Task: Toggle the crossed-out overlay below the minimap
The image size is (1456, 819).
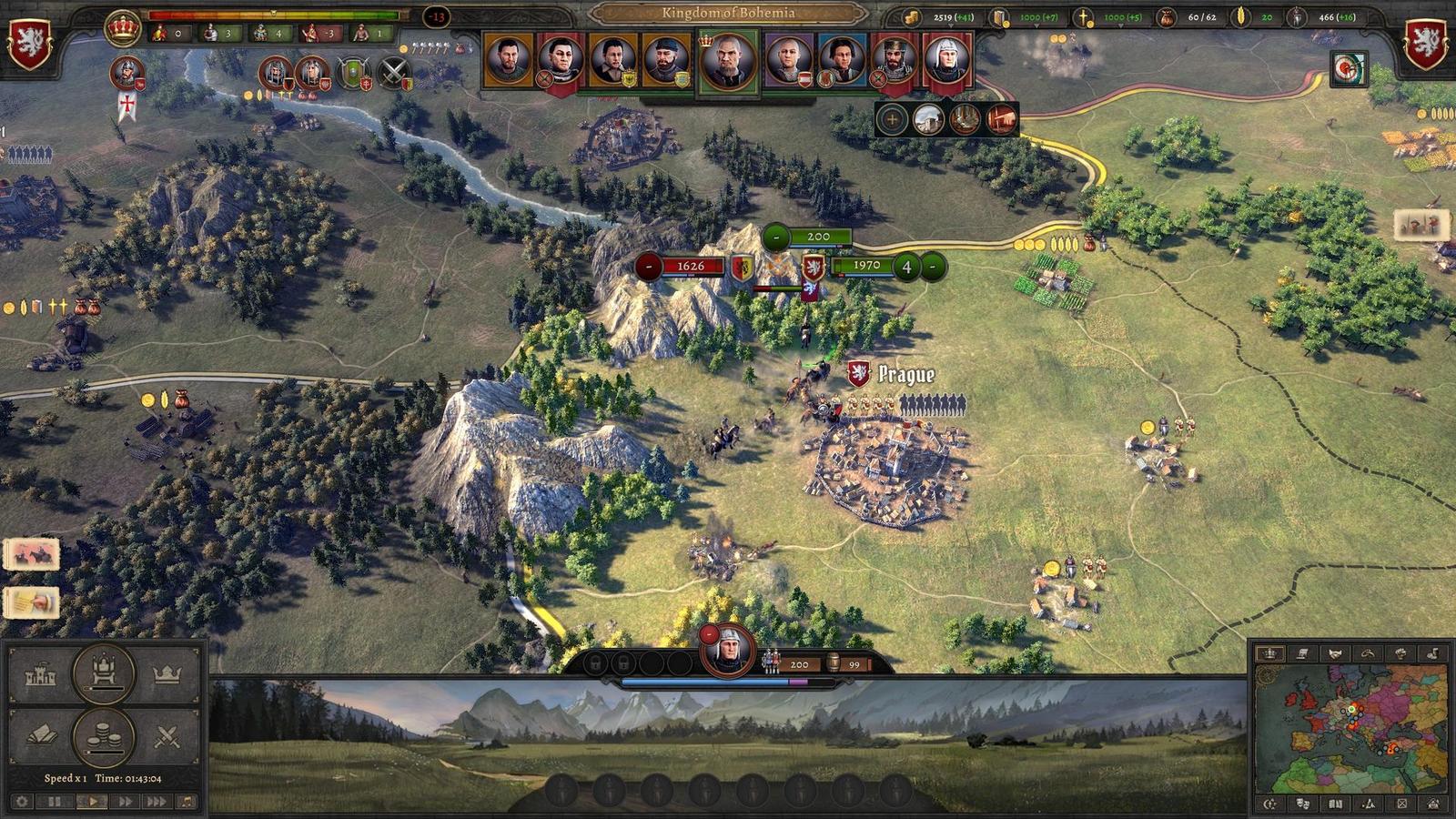Action: pyautogui.click(x=1402, y=804)
